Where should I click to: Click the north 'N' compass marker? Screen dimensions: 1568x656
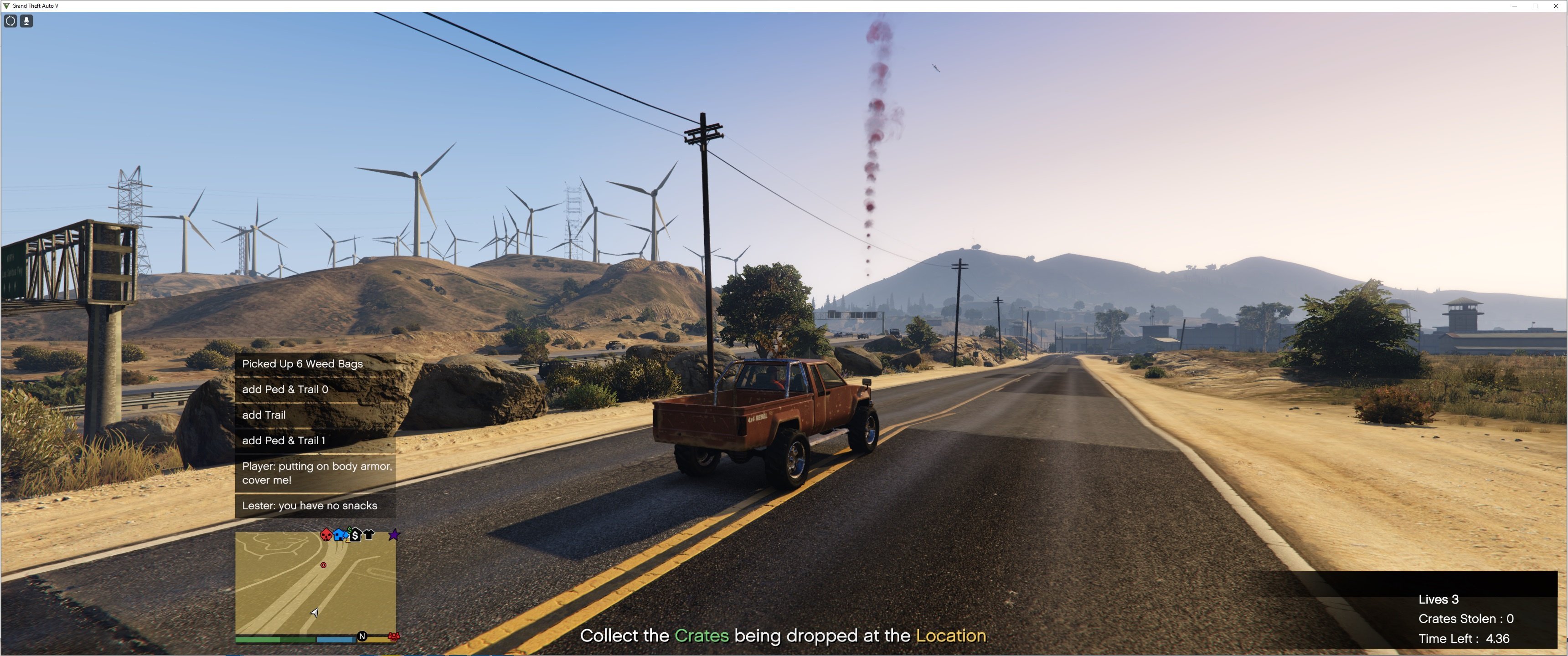(x=362, y=636)
